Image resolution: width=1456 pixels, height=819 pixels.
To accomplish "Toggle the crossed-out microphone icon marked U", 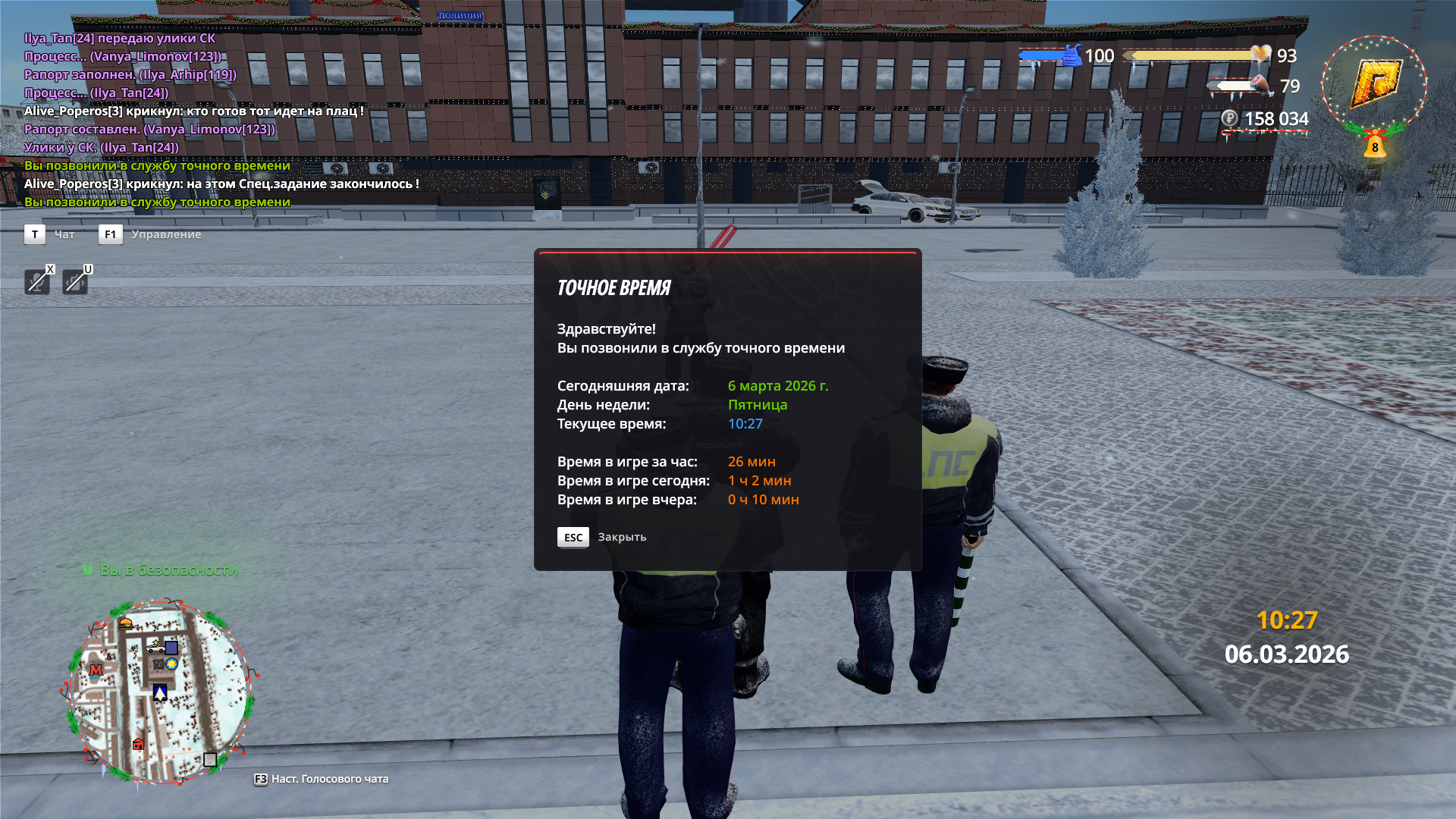I will 74,281.
